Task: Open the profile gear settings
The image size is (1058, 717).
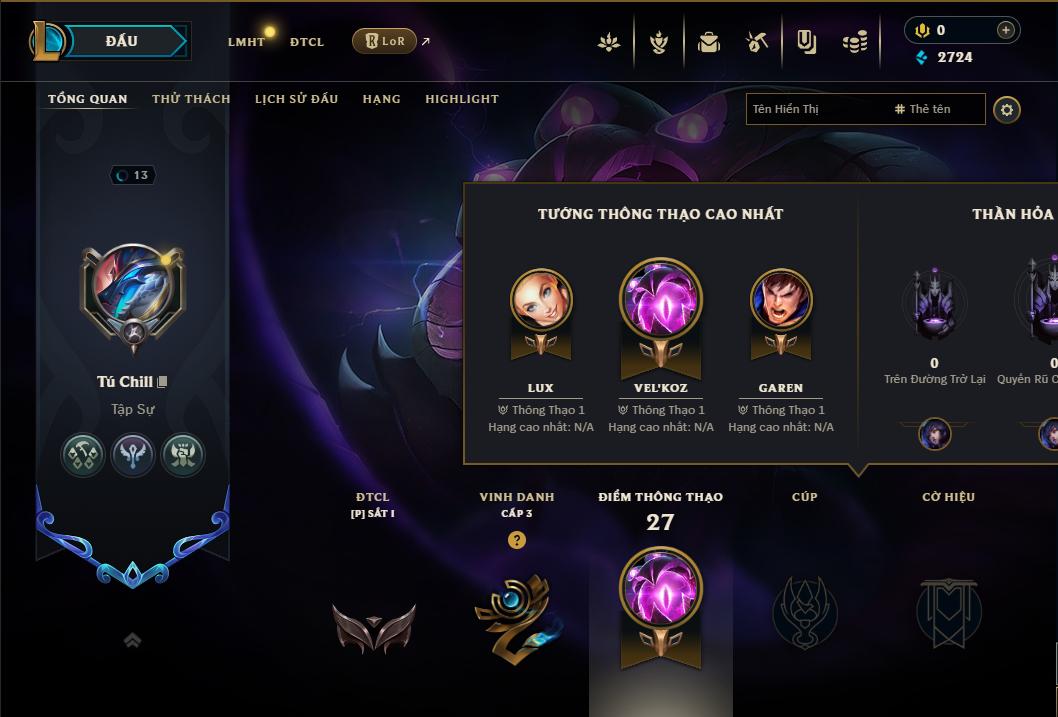Action: 1007,109
